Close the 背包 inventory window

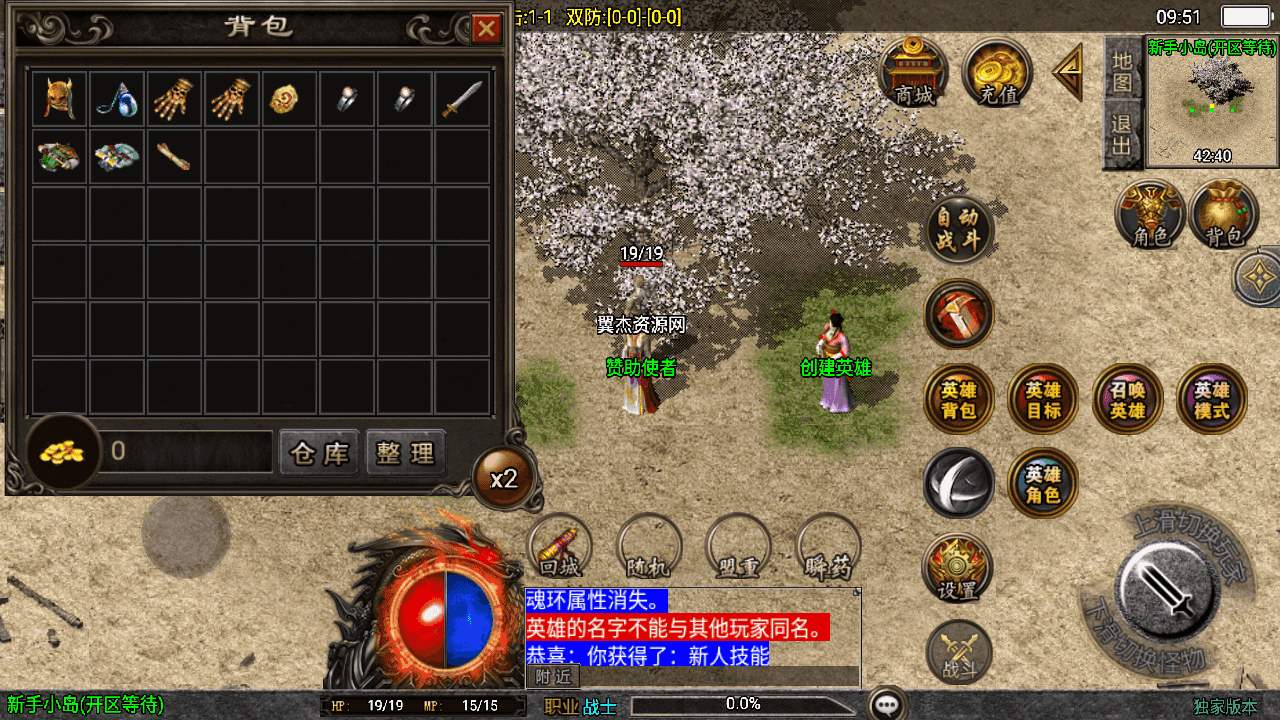[486, 28]
